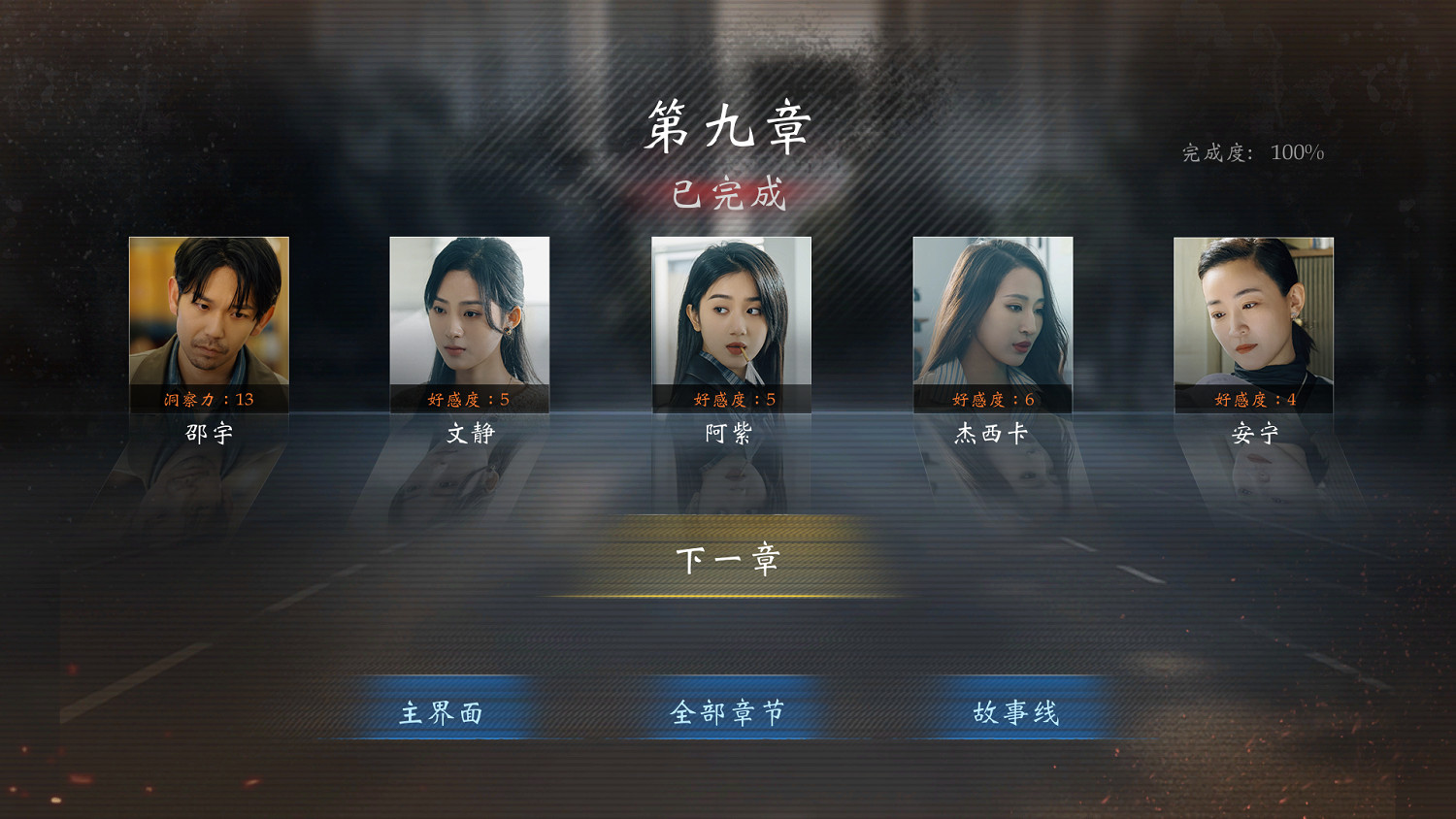Click 邵宇's 洞察力:13 stat bar
Viewport: 1456px width, 819px height.
[210, 399]
